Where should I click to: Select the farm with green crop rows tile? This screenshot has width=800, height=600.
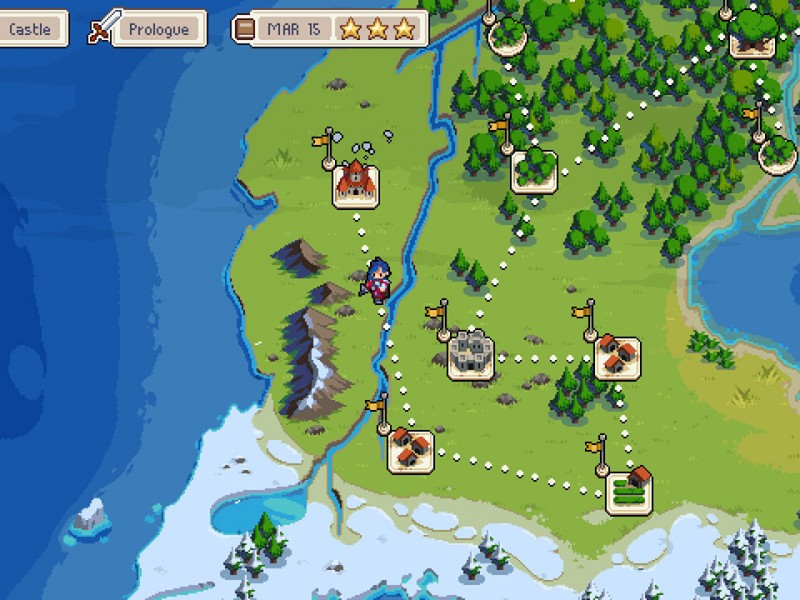tap(630, 489)
